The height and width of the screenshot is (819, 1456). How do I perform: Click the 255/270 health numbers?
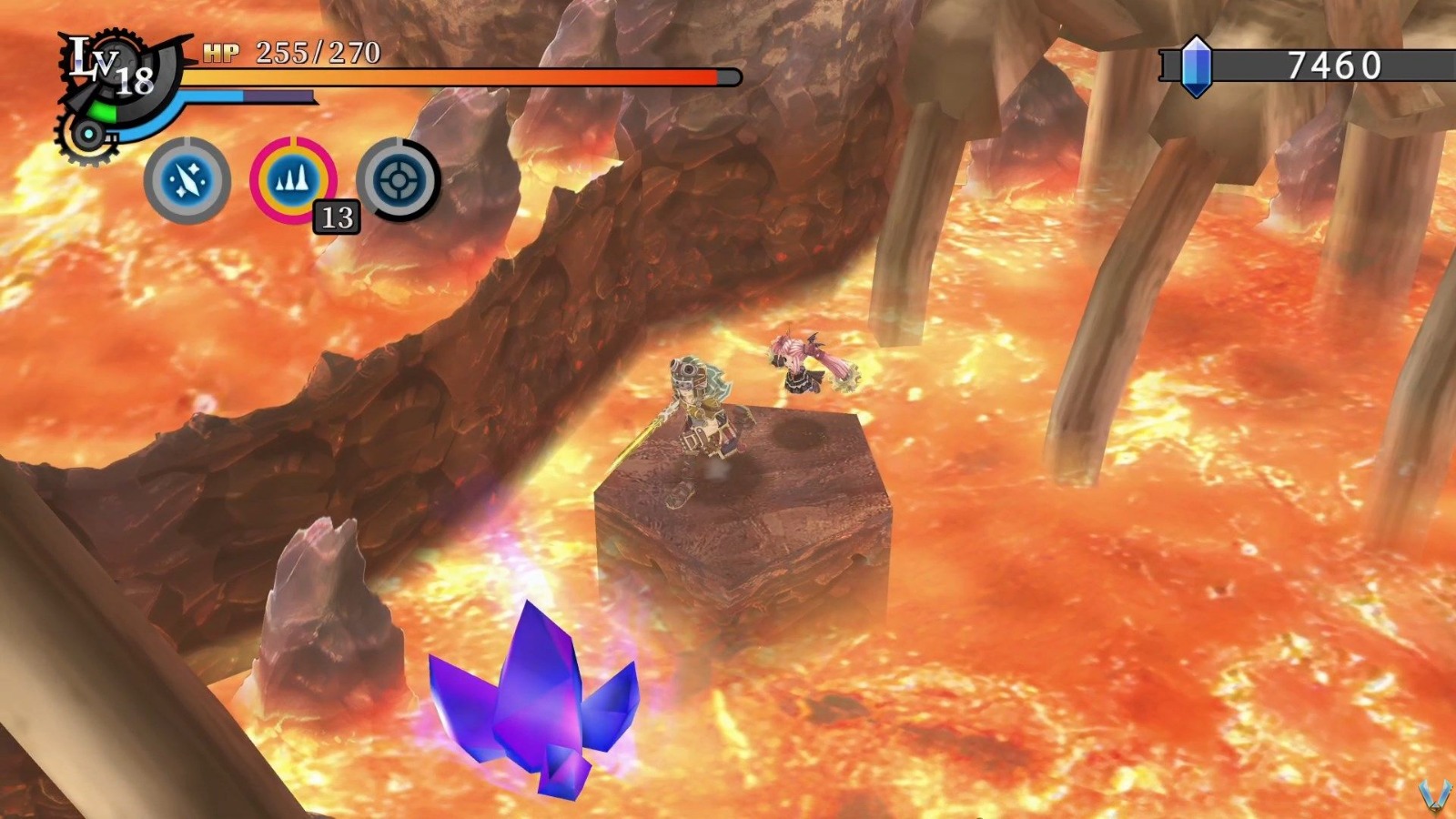(x=317, y=53)
